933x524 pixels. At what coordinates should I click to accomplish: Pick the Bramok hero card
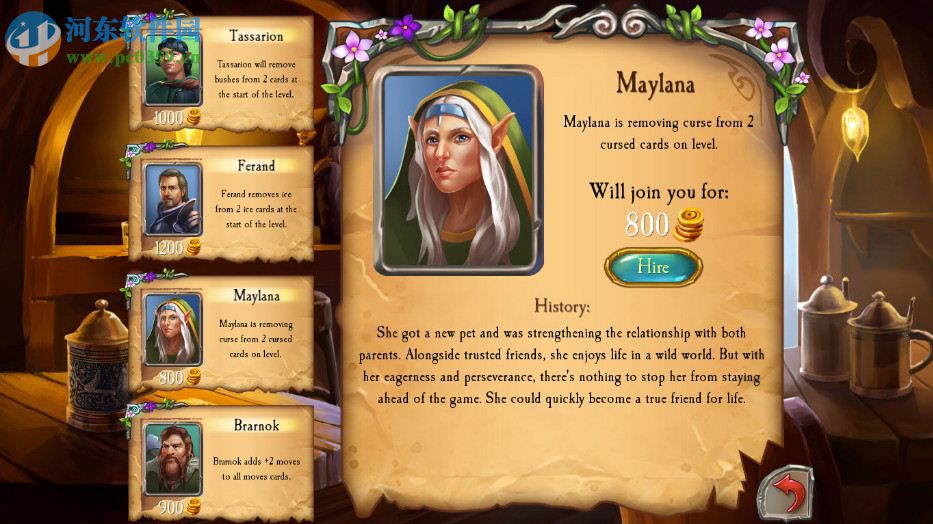(x=222, y=460)
